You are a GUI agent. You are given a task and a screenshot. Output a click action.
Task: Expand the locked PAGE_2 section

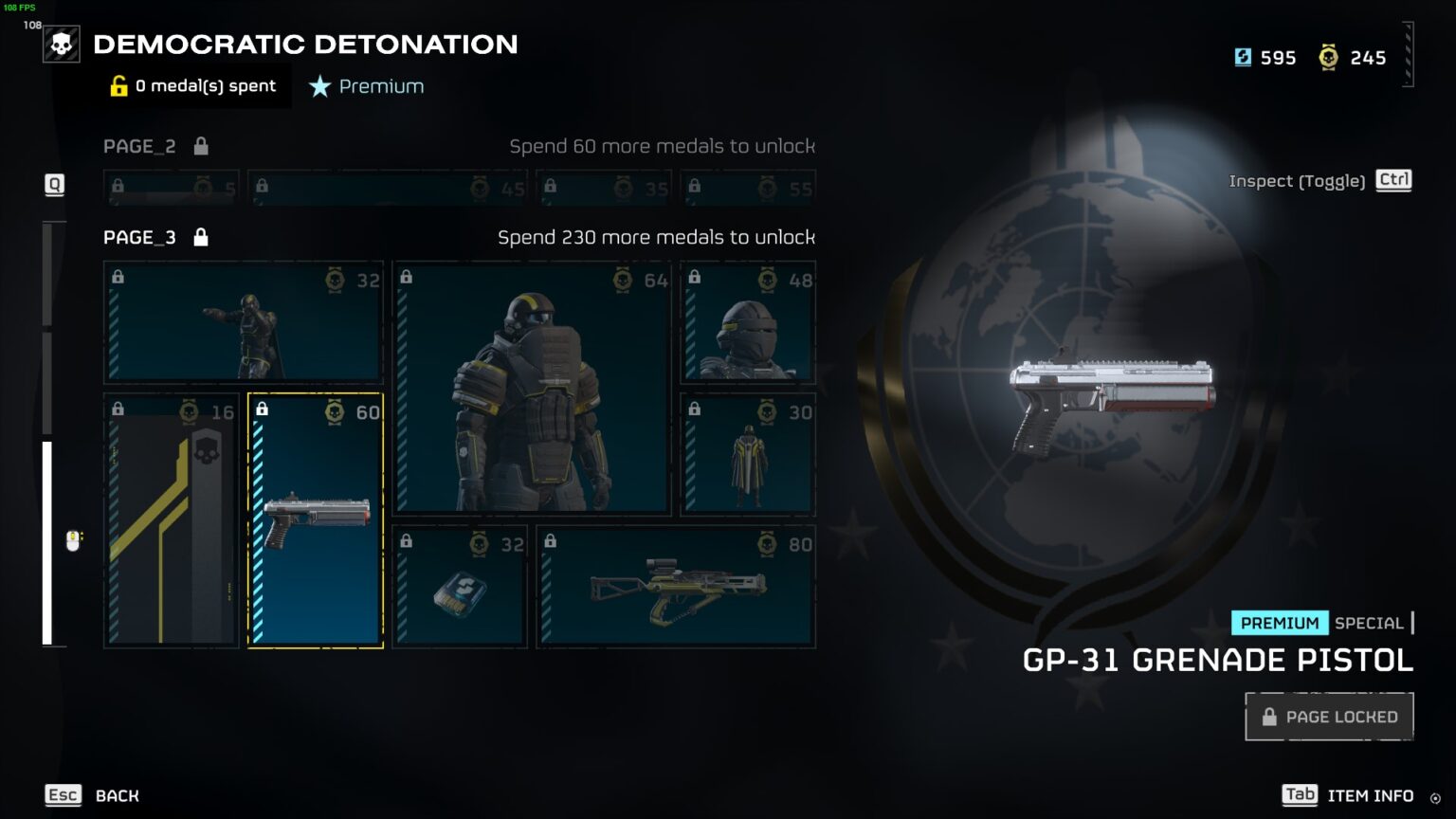pyautogui.click(x=139, y=146)
